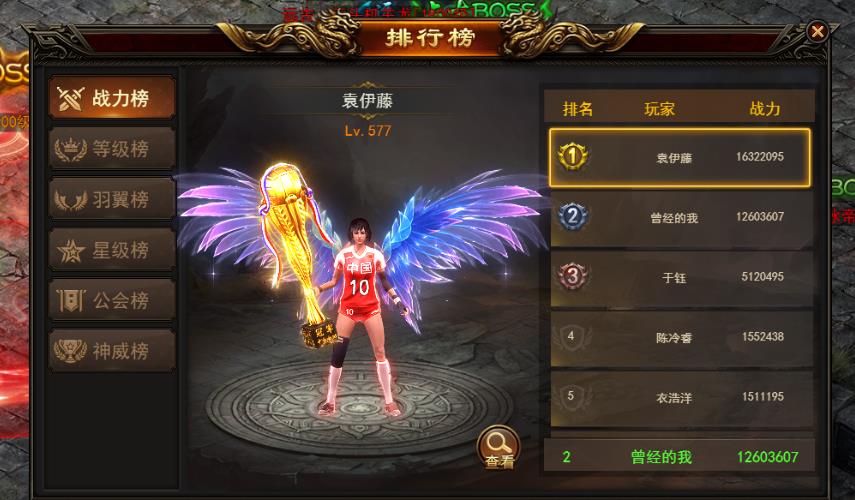This screenshot has height=500, width=855.
Task: Open the 神威榜 ranking tab
Action: coord(113,350)
